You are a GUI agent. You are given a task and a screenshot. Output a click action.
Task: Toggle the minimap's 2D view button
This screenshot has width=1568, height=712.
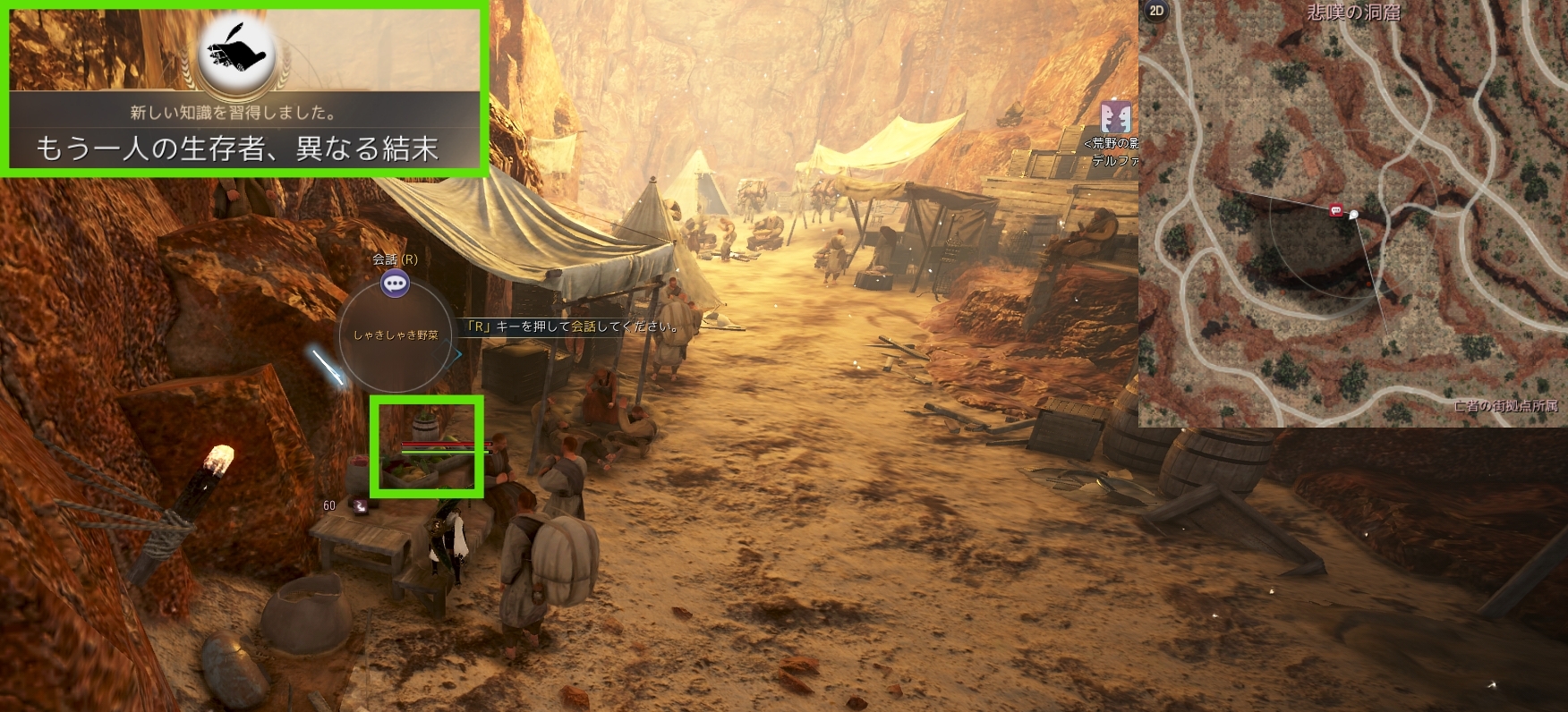pyautogui.click(x=1156, y=11)
